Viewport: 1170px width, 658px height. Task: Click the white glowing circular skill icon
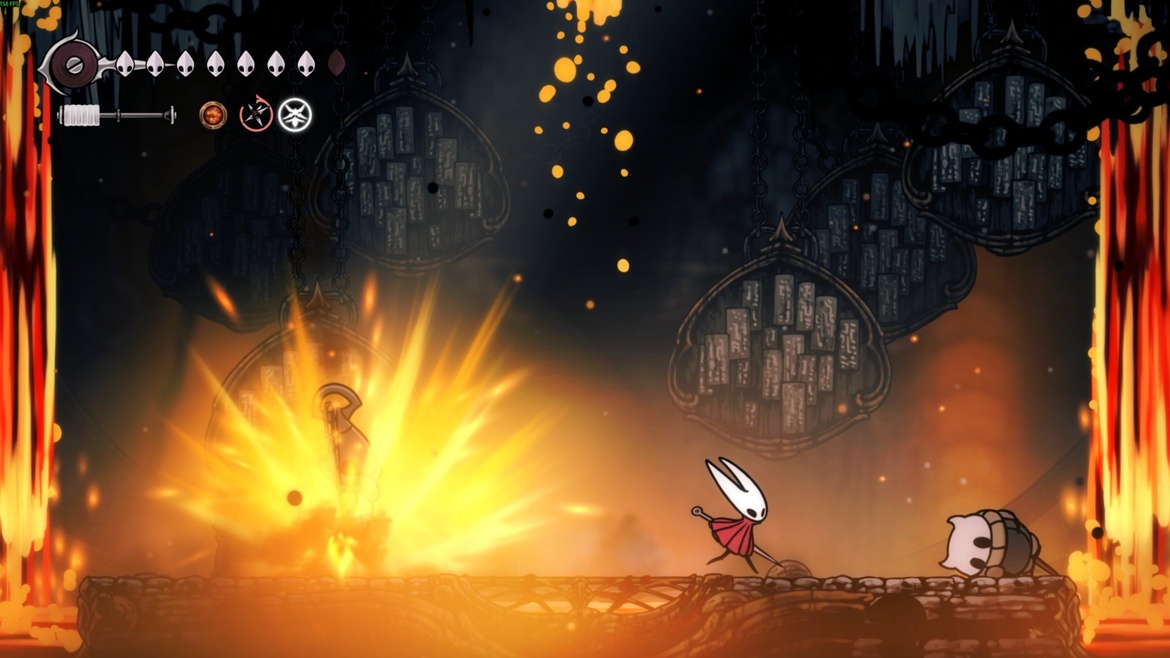[295, 115]
